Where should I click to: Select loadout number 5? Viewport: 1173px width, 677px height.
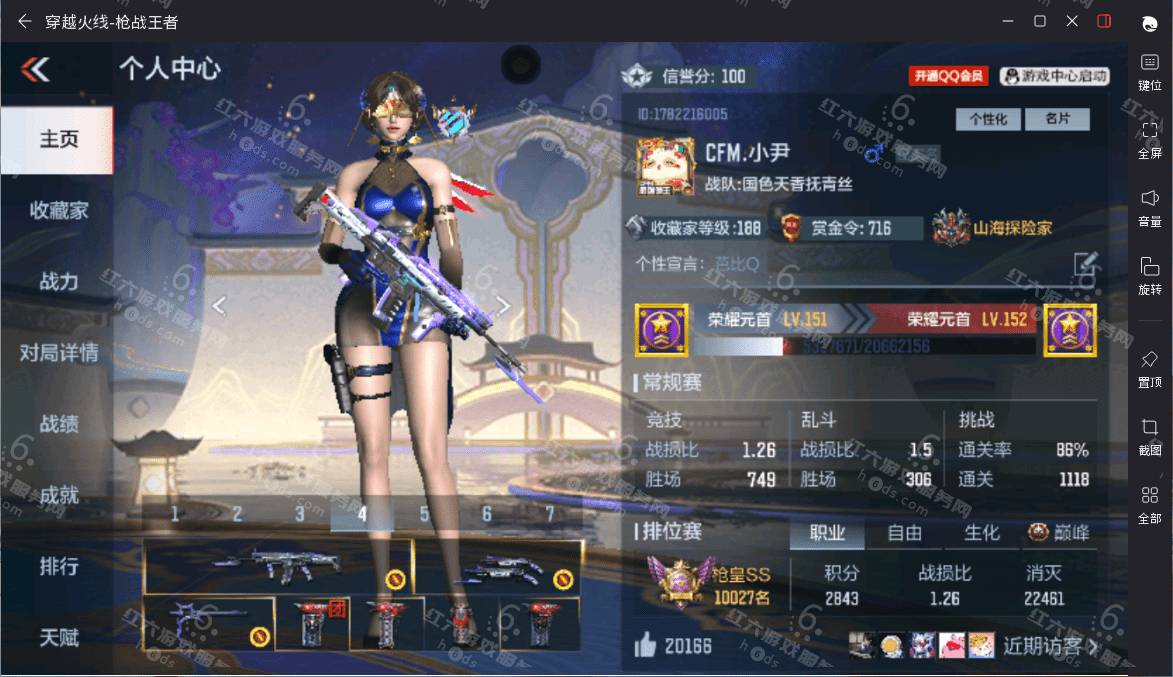coord(424,514)
